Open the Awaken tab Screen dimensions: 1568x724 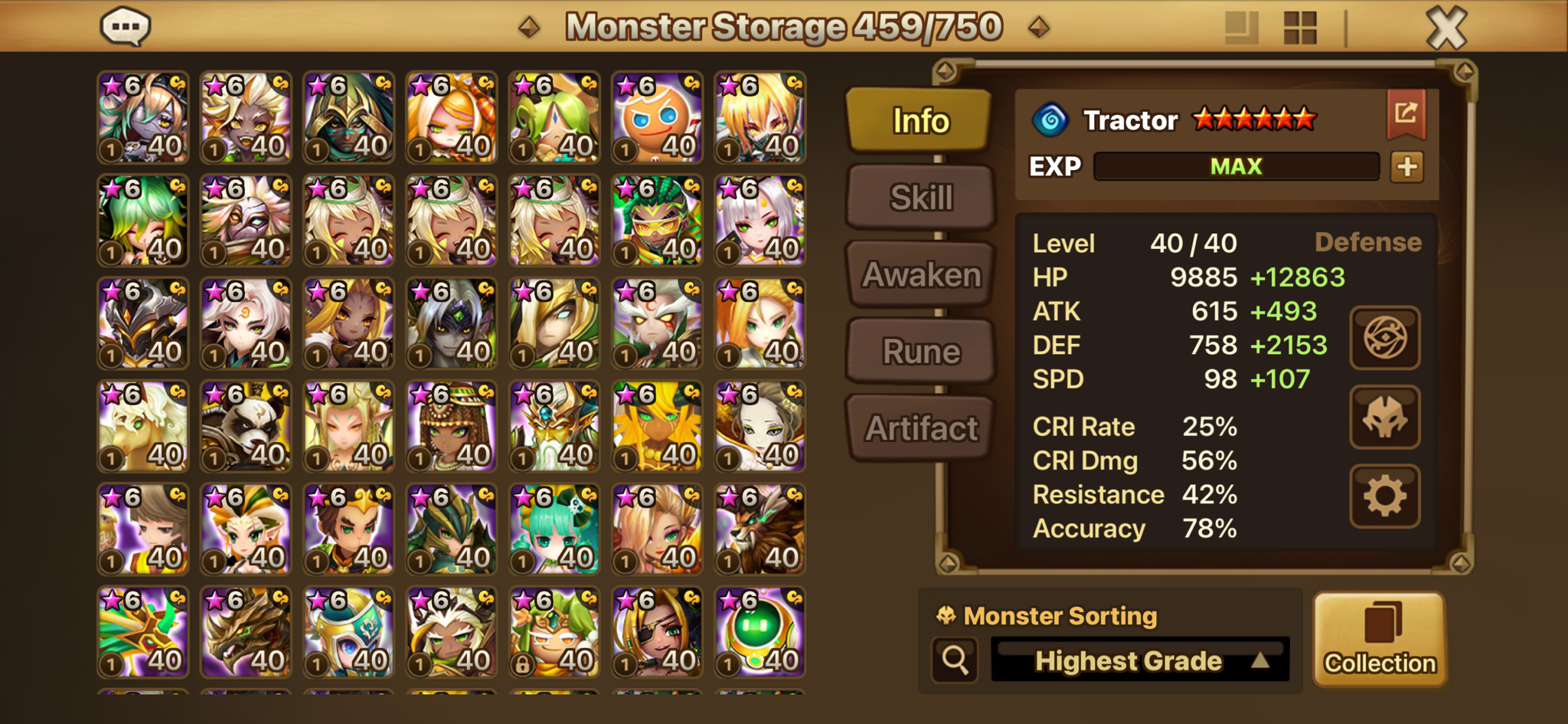click(921, 274)
